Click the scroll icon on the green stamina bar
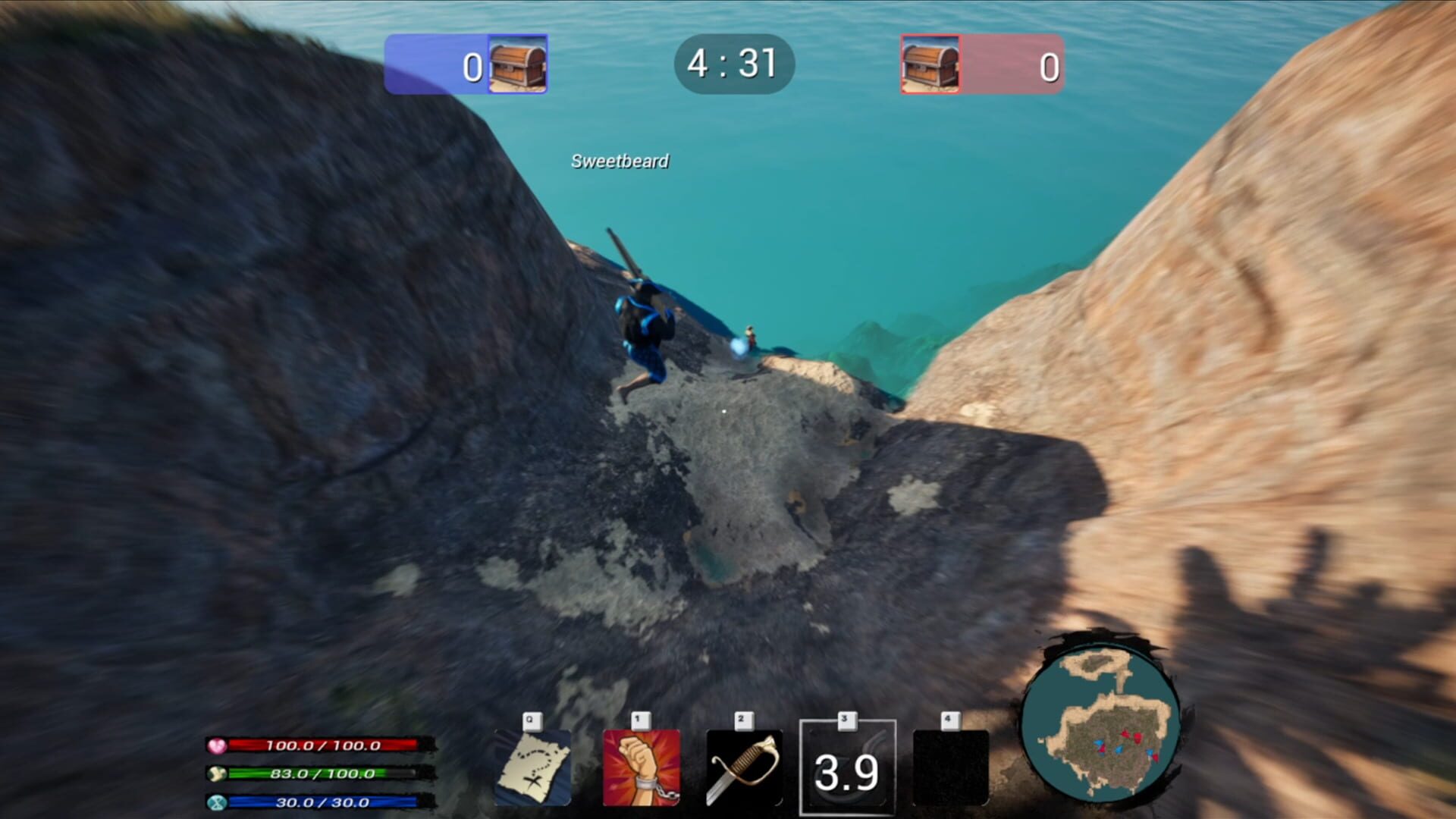 tap(219, 774)
